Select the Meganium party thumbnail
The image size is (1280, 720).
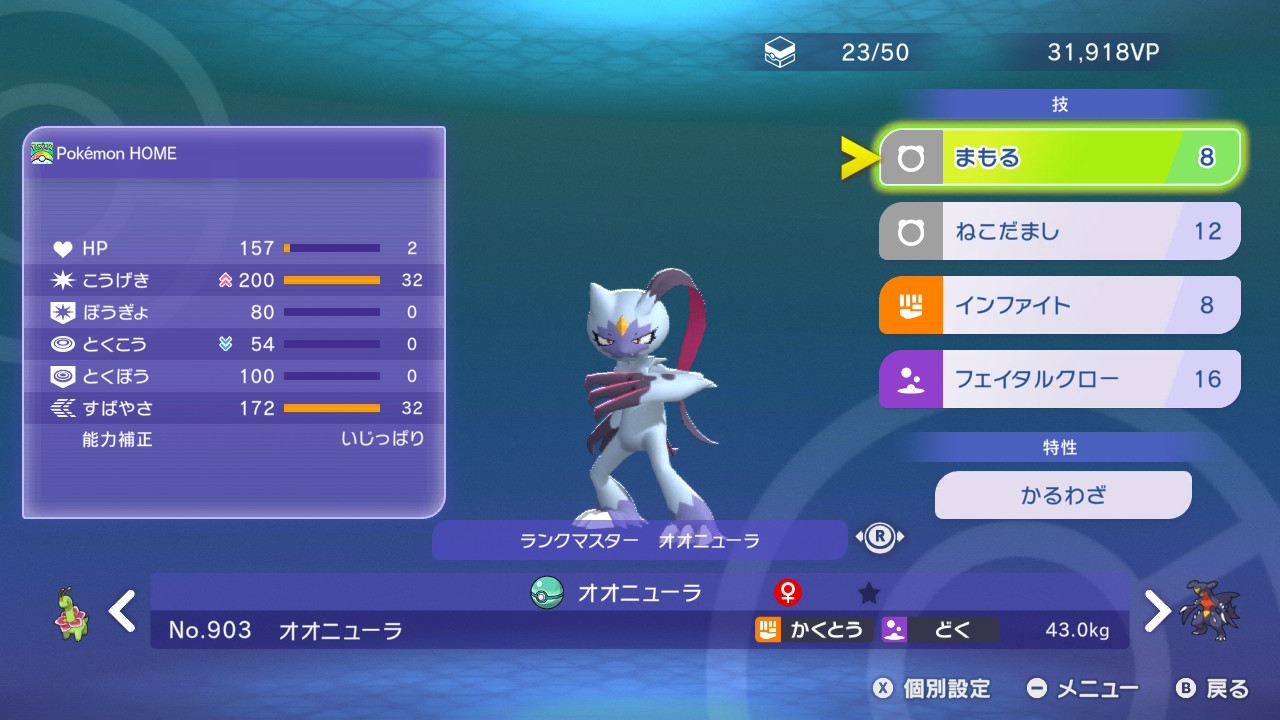click(68, 612)
